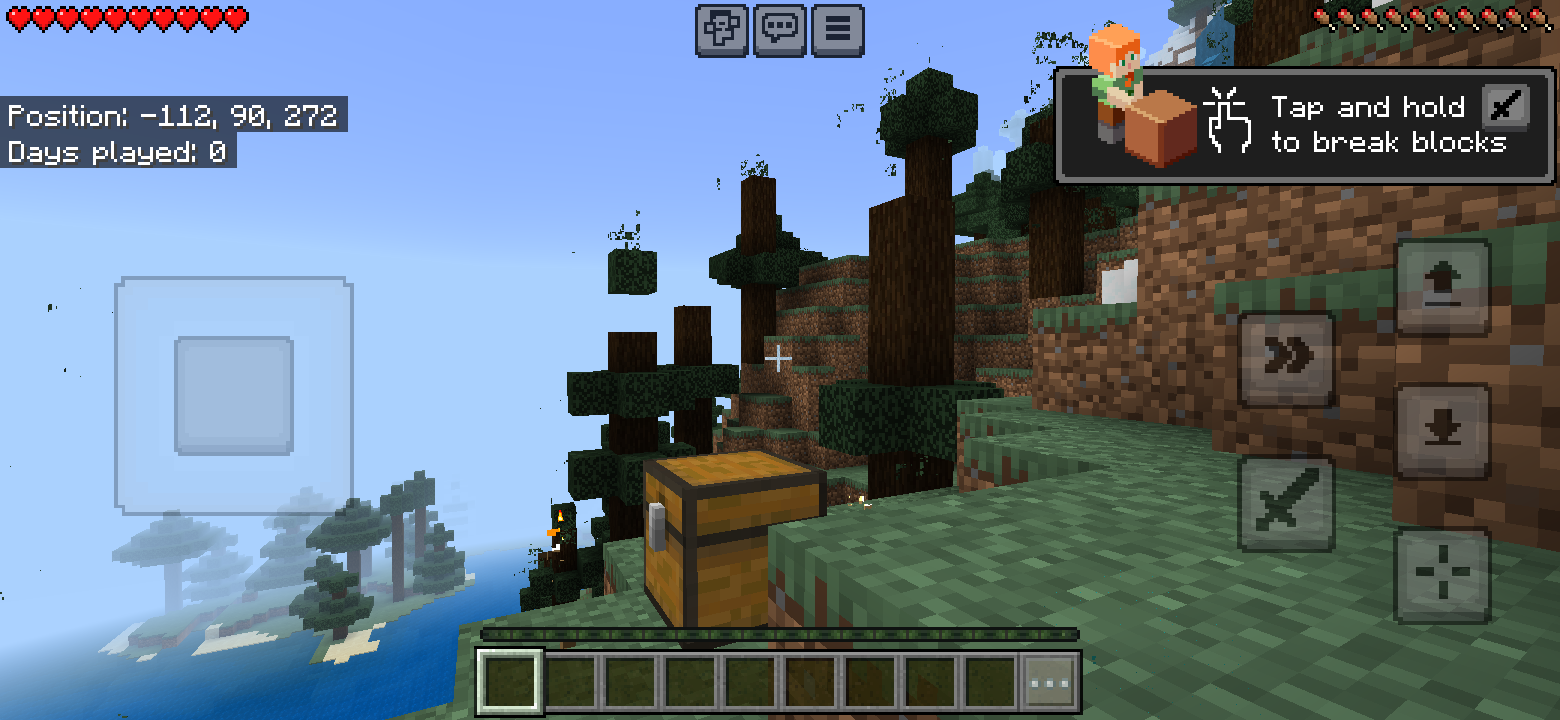Tap the Position coordinates text

(x=175, y=116)
